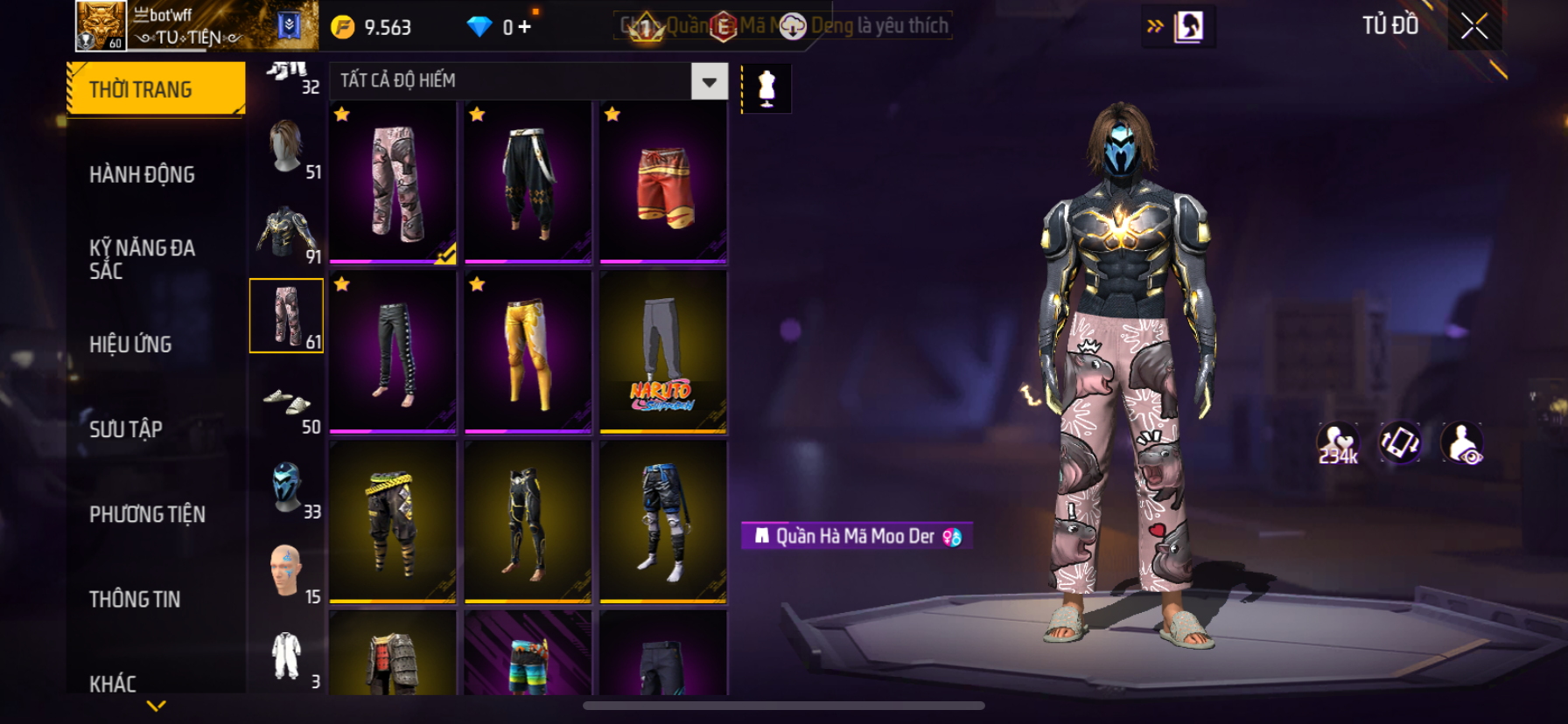Image resolution: width=1568 pixels, height=724 pixels.
Task: Pick the yellow pants item
Action: tap(528, 352)
